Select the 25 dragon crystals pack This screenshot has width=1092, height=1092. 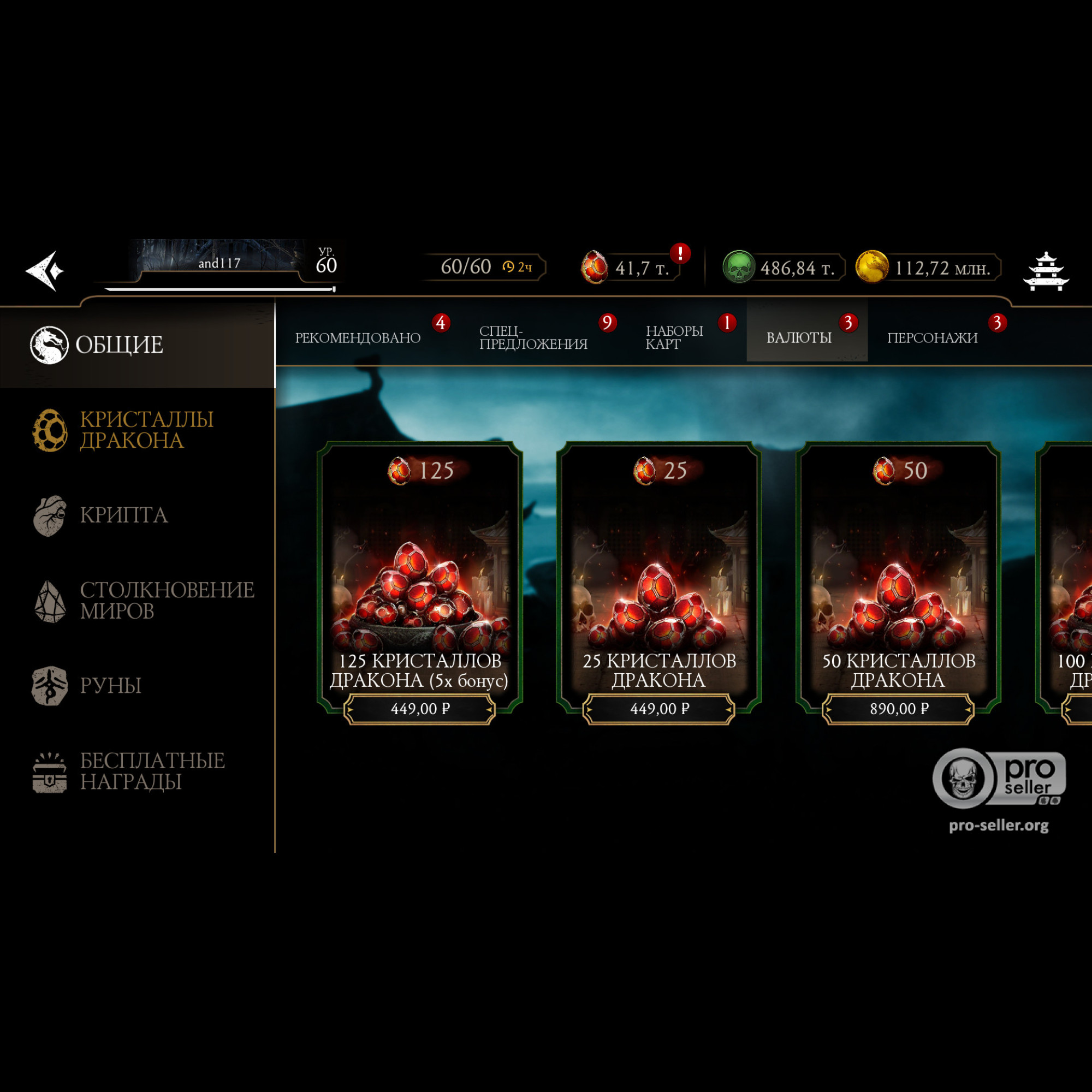[659, 577]
